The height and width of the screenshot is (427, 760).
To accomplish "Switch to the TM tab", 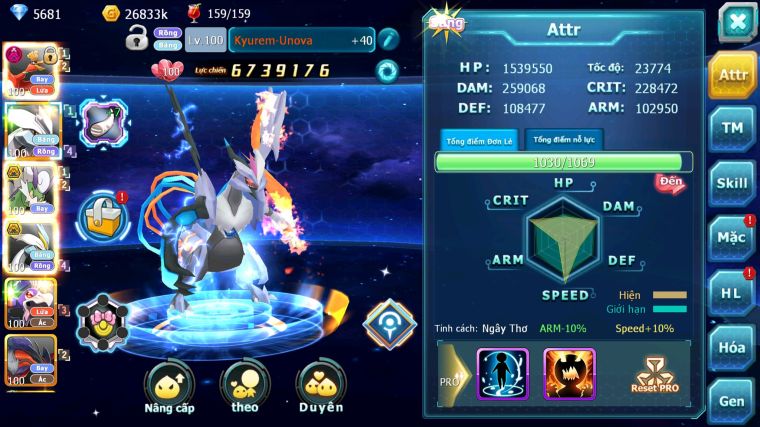I will tap(732, 128).
